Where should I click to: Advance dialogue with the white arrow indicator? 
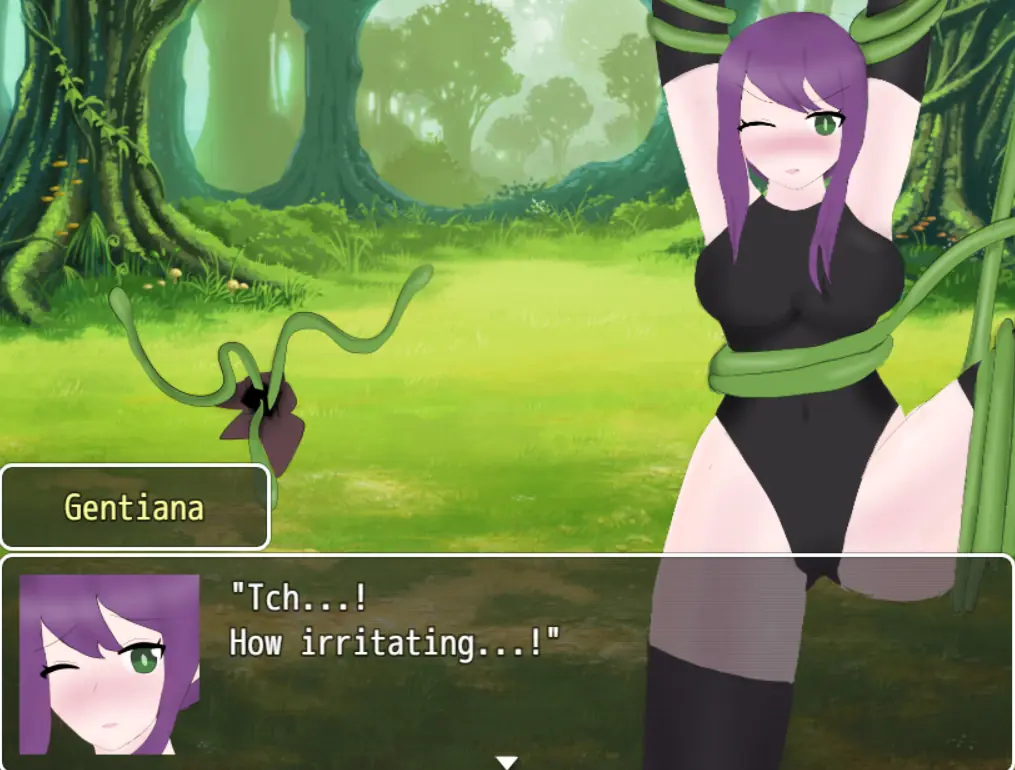(507, 761)
